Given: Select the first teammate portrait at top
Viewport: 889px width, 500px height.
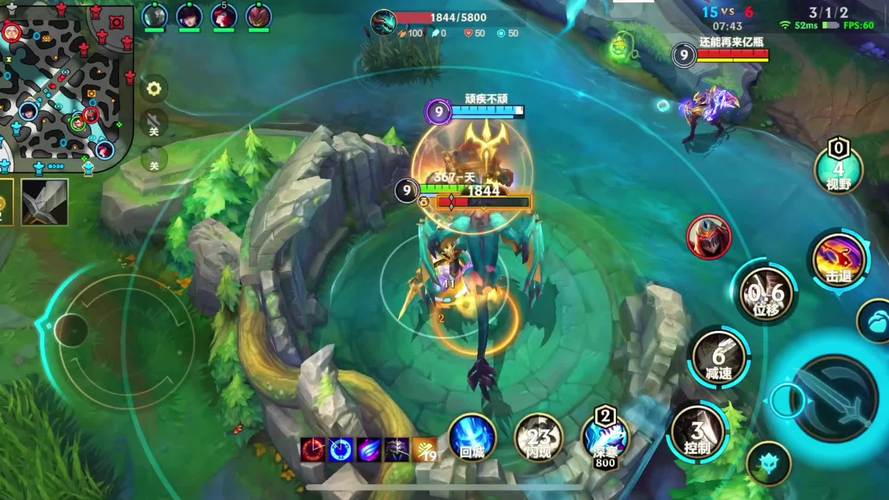Looking at the screenshot, I should click(x=154, y=16).
